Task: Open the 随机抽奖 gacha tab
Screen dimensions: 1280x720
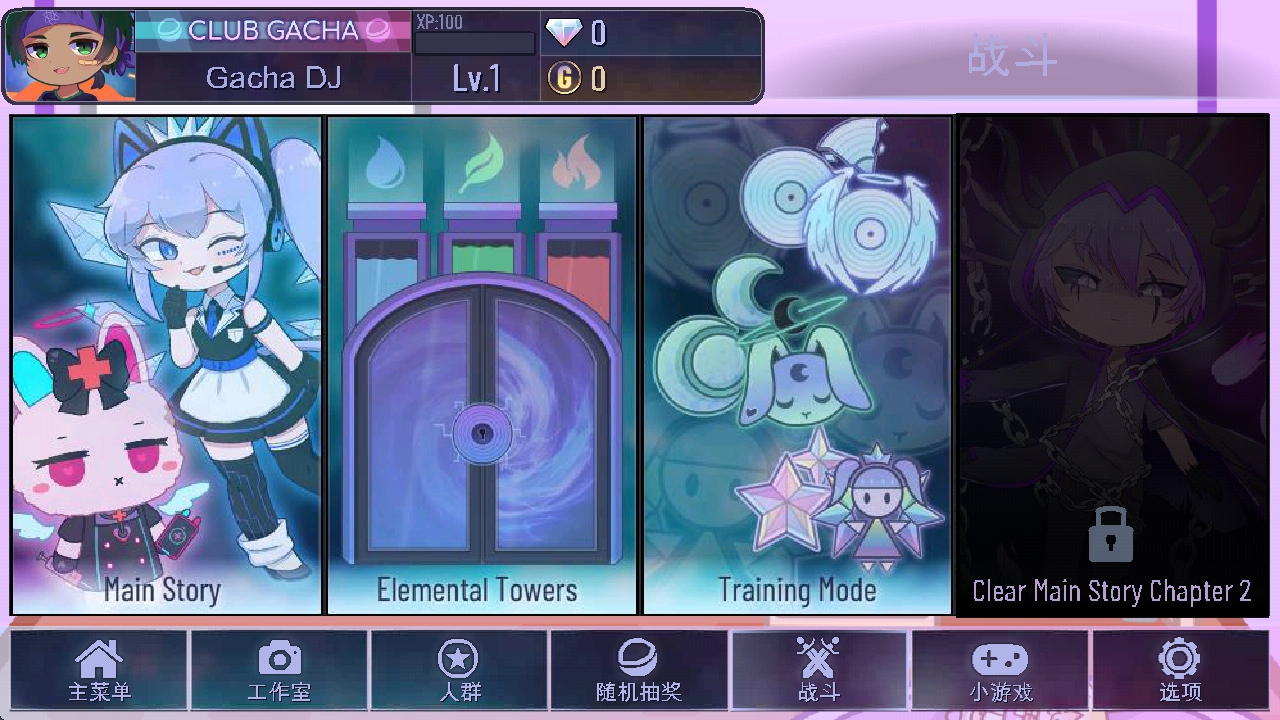Action: (x=639, y=670)
